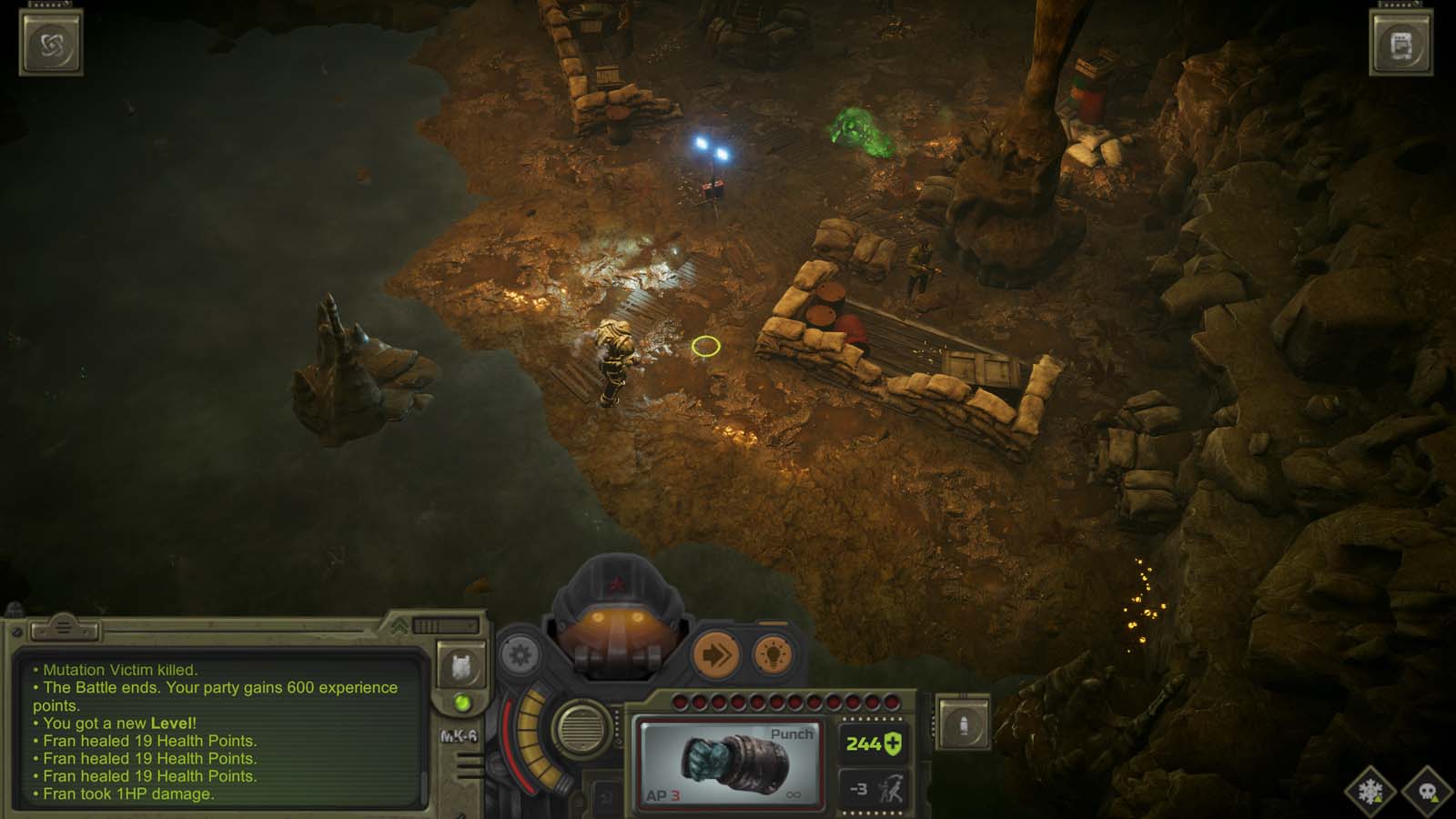Click the 'You got a new Level!' log entry
Viewport: 1456px width, 819px height.
[x=114, y=723]
